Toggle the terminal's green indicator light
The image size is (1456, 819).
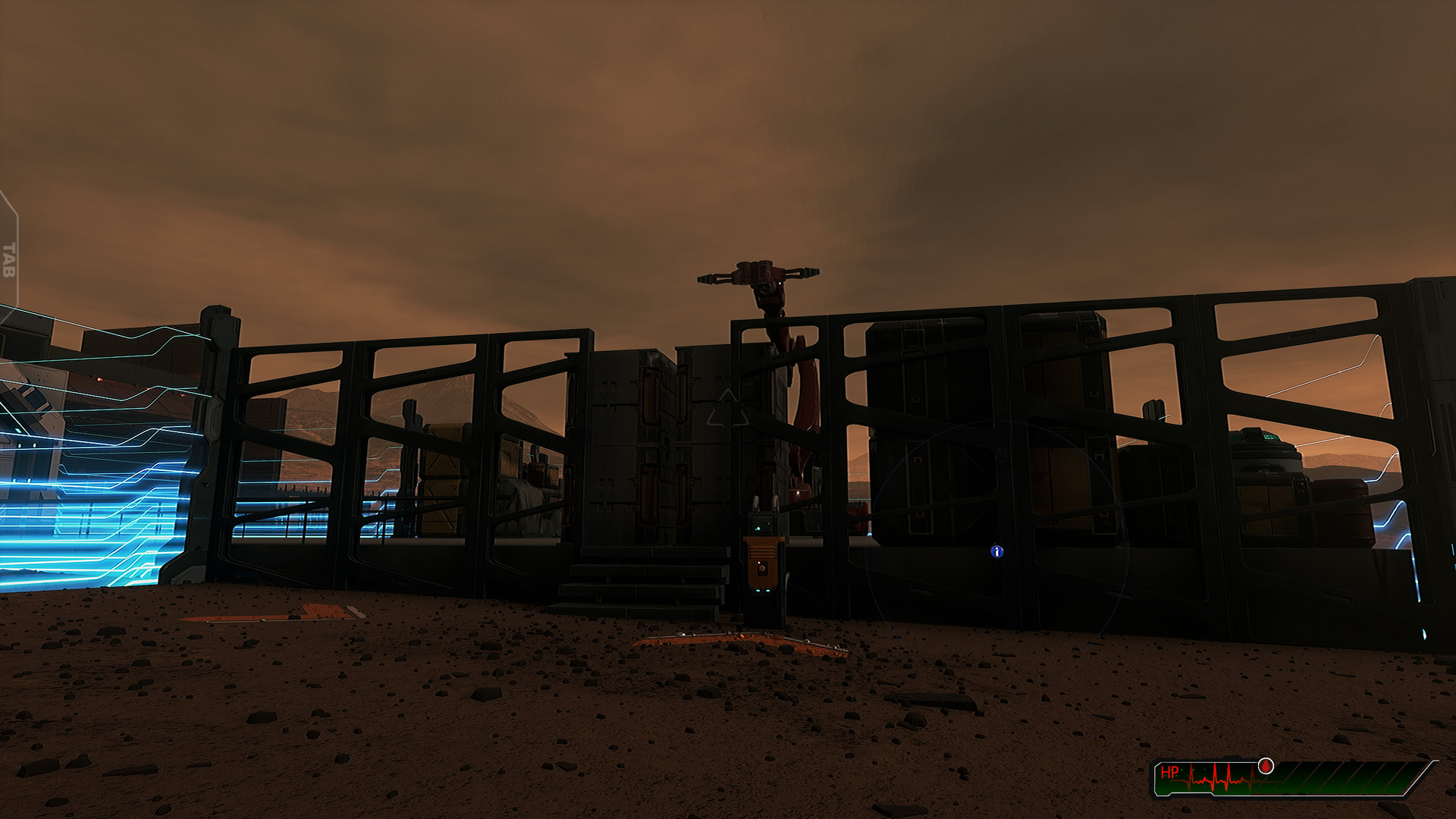[x=758, y=529]
